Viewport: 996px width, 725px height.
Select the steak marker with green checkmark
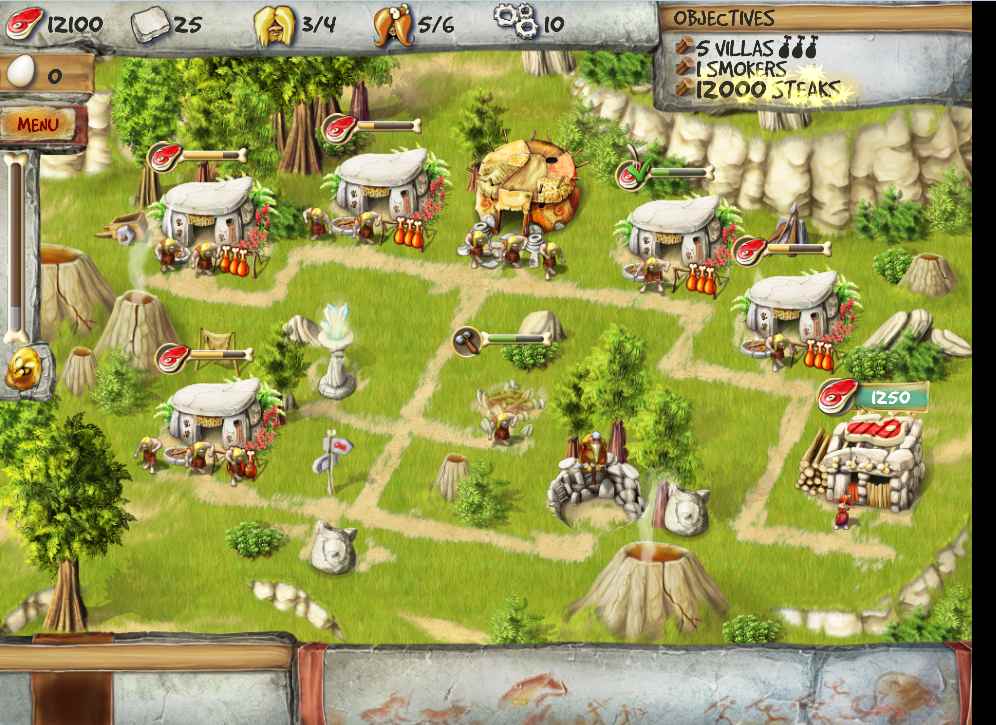[632, 174]
